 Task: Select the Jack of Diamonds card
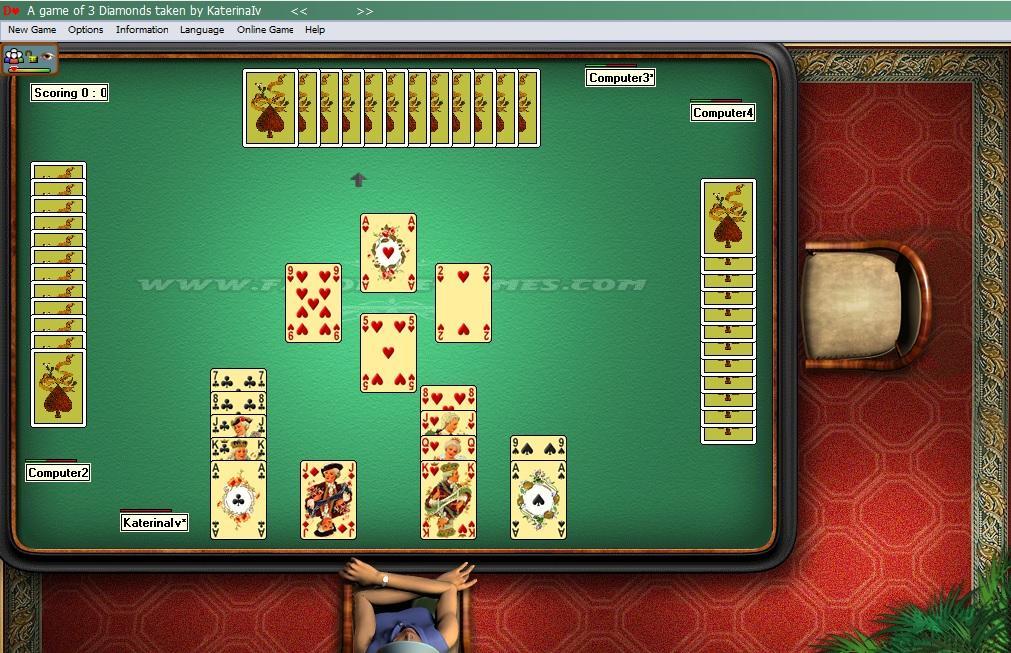coord(328,500)
